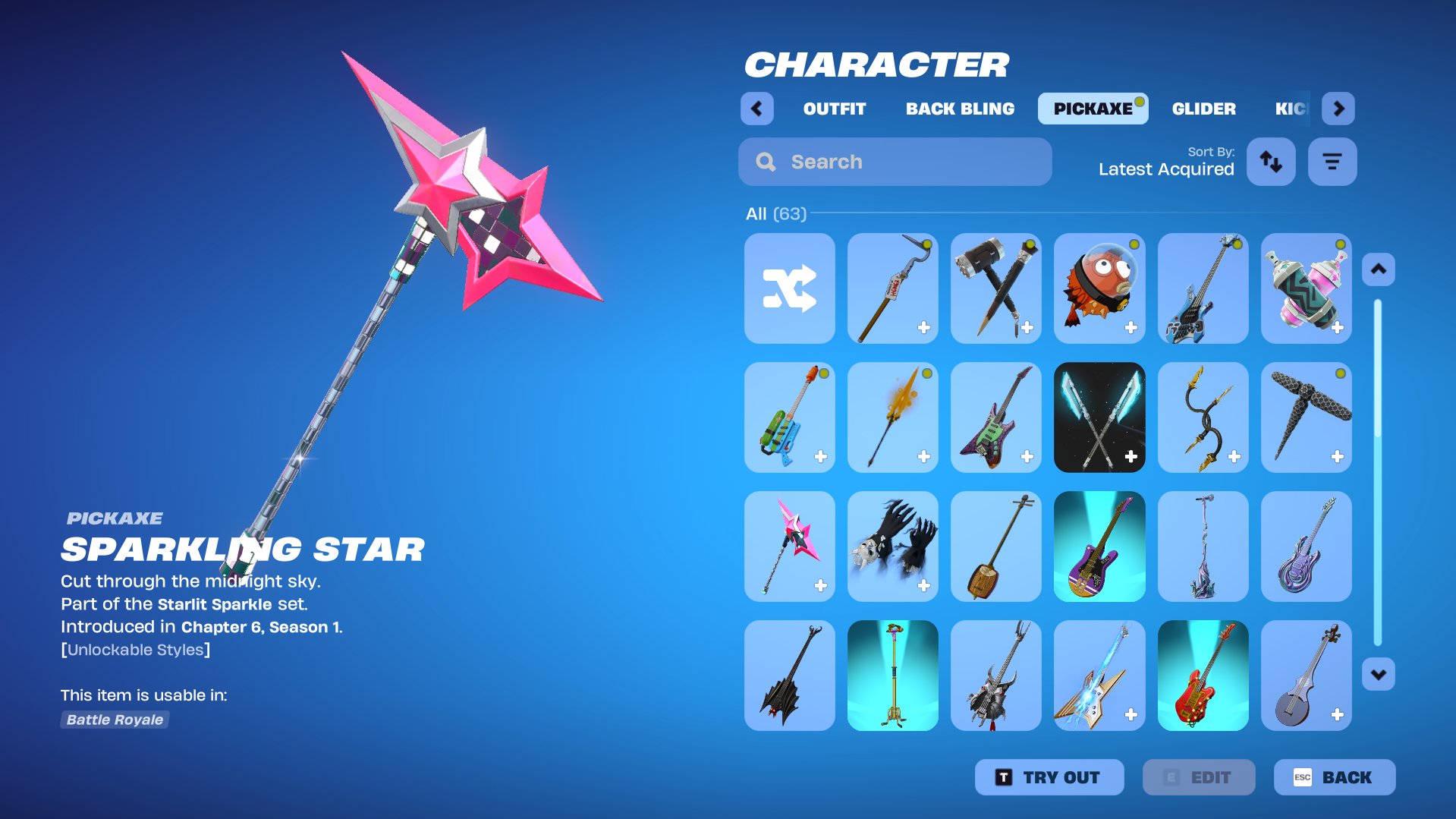Image resolution: width=1456 pixels, height=819 pixels.
Task: Click the shuffle pickaxe slot icon
Action: (789, 288)
